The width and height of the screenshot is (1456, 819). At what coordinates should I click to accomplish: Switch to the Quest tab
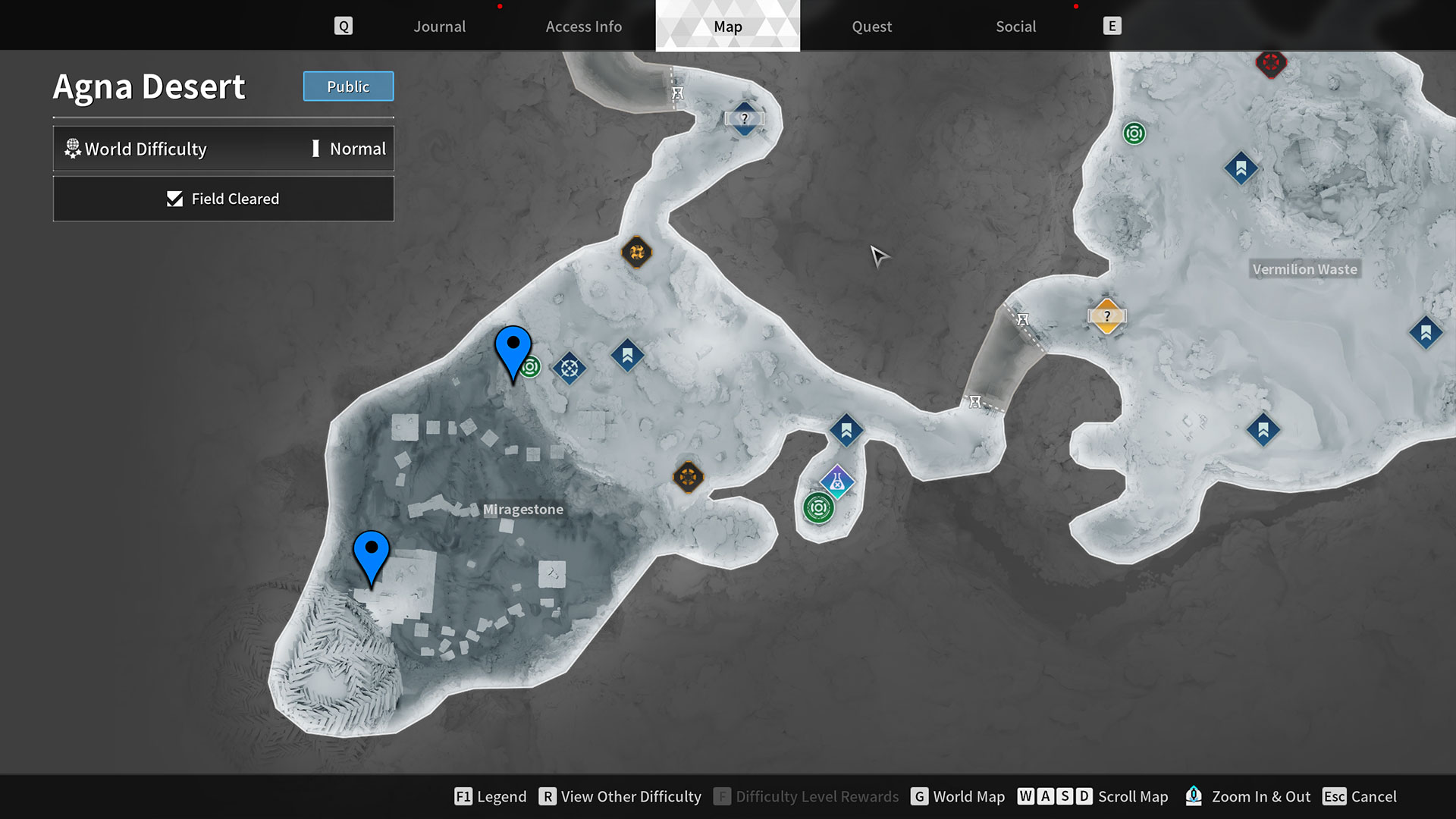871,26
